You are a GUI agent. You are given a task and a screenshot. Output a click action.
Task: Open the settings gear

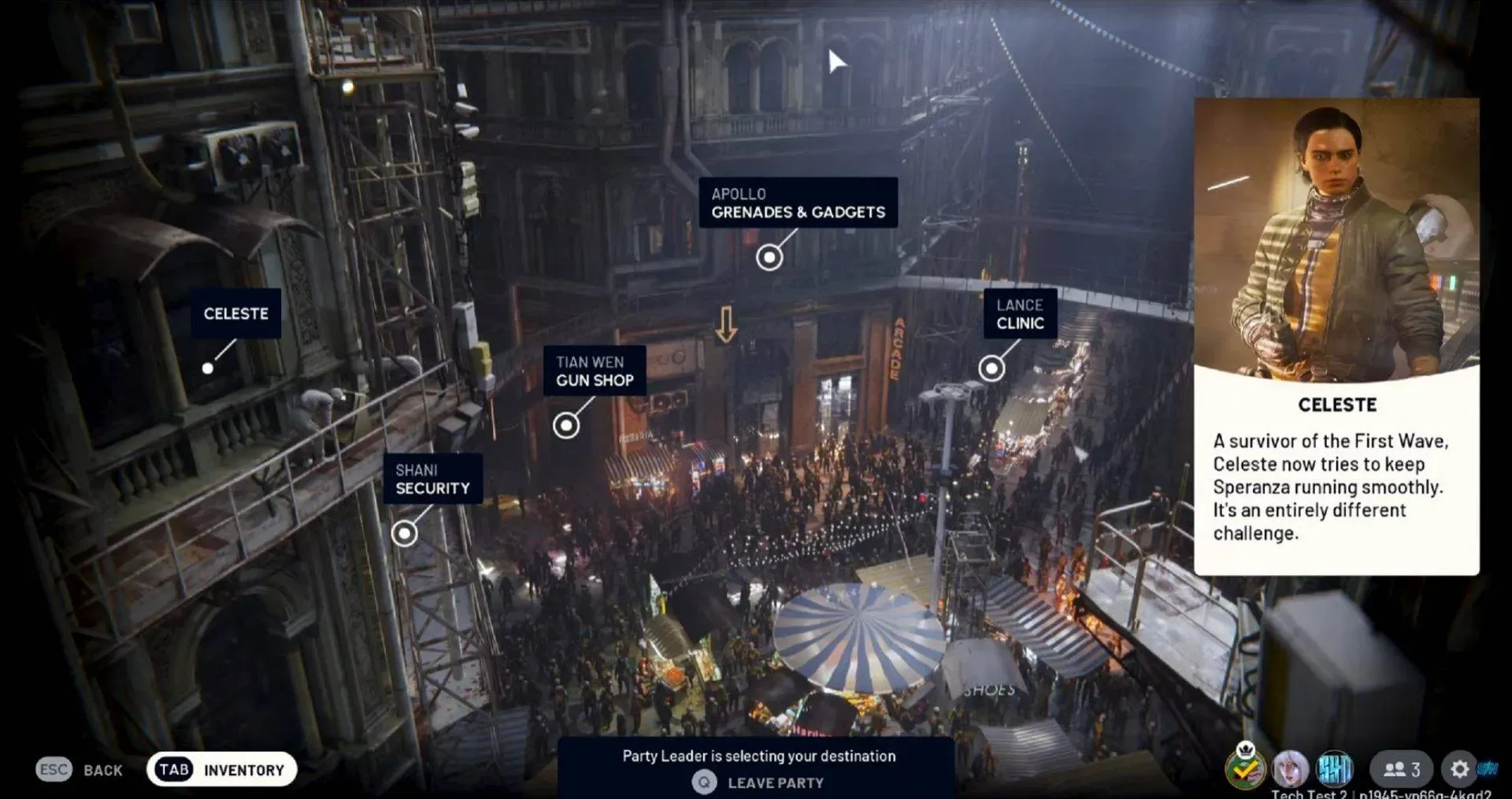(x=1459, y=768)
